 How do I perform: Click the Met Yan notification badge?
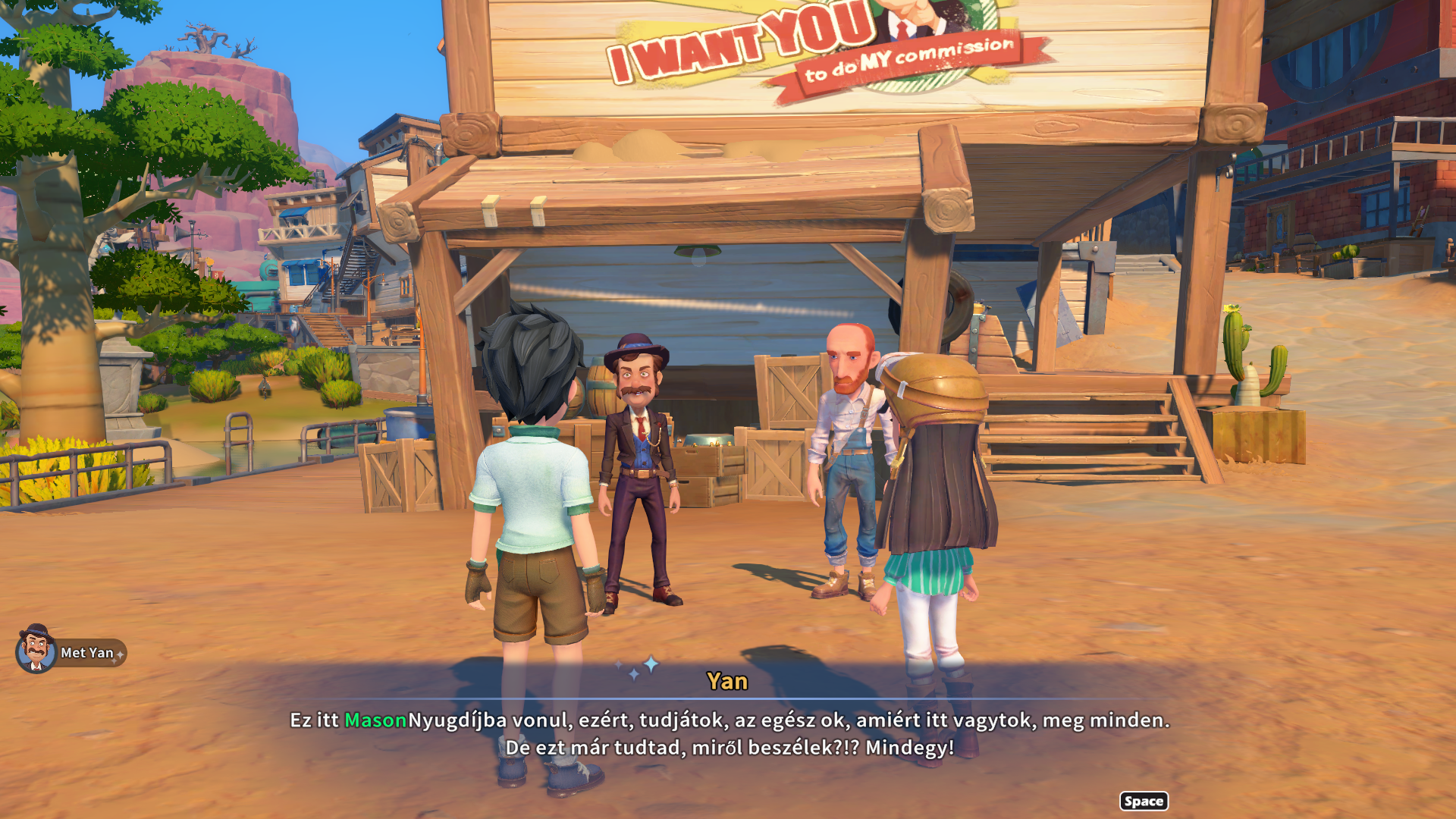tap(72, 651)
